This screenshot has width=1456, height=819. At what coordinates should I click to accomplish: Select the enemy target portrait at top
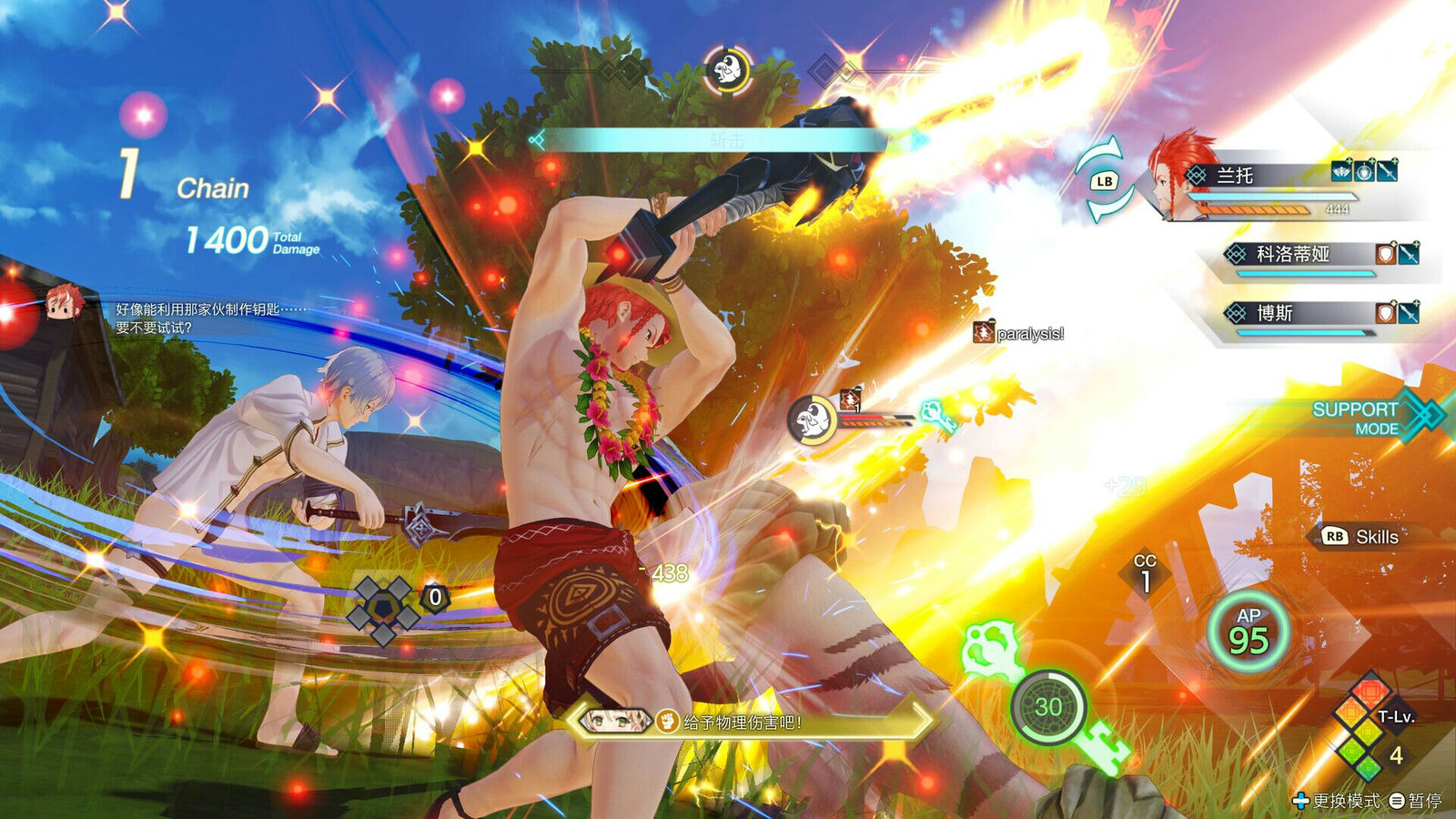click(727, 68)
